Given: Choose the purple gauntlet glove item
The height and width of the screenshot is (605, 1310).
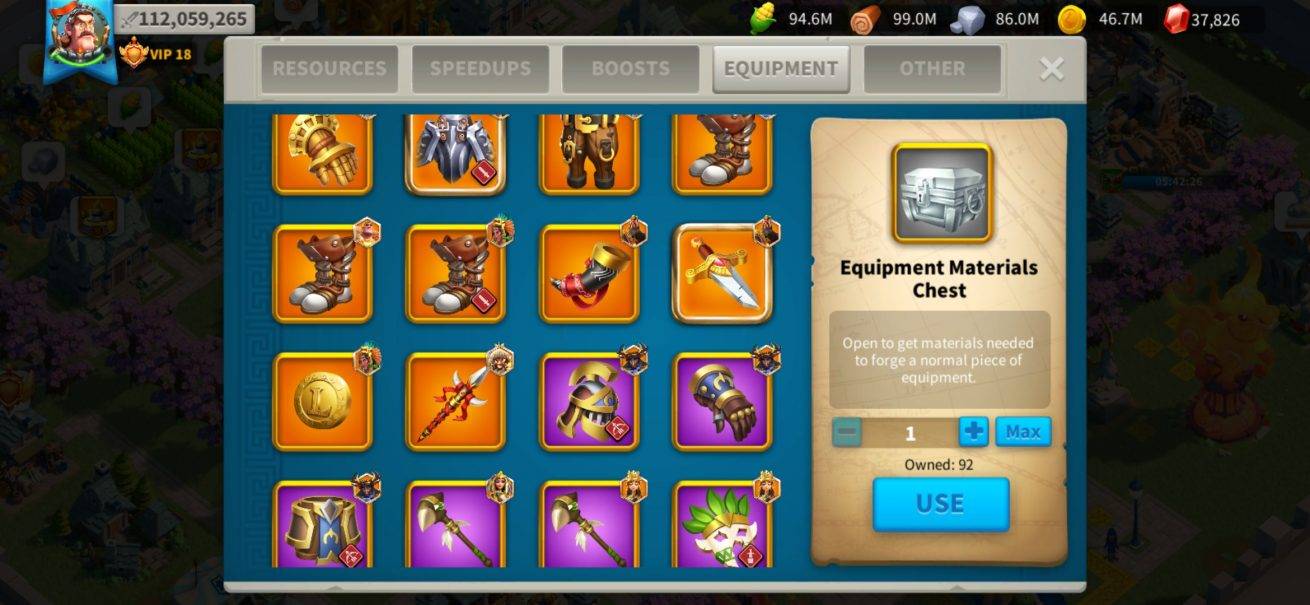Looking at the screenshot, I should click(x=723, y=402).
